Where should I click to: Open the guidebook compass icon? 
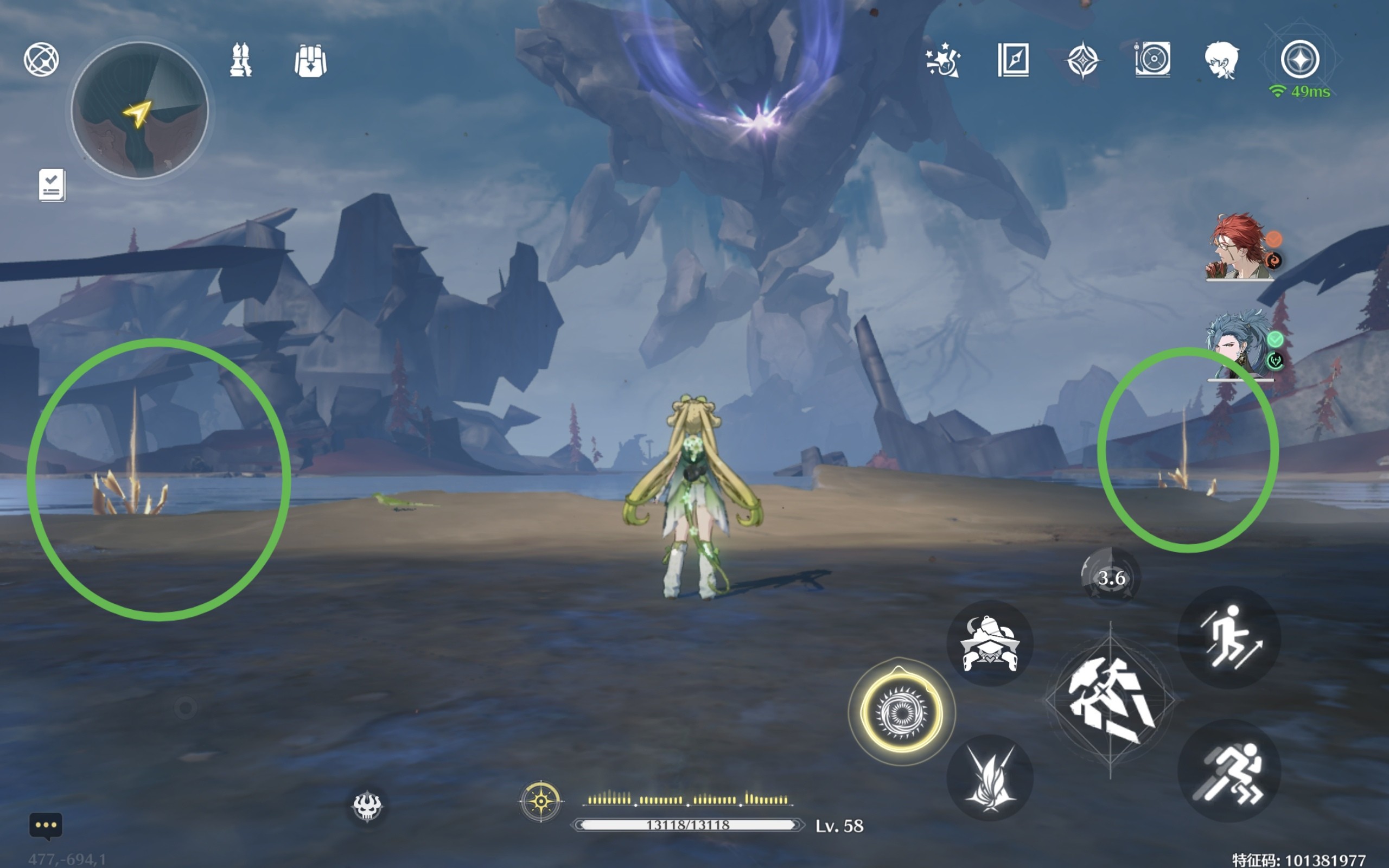[1013, 60]
